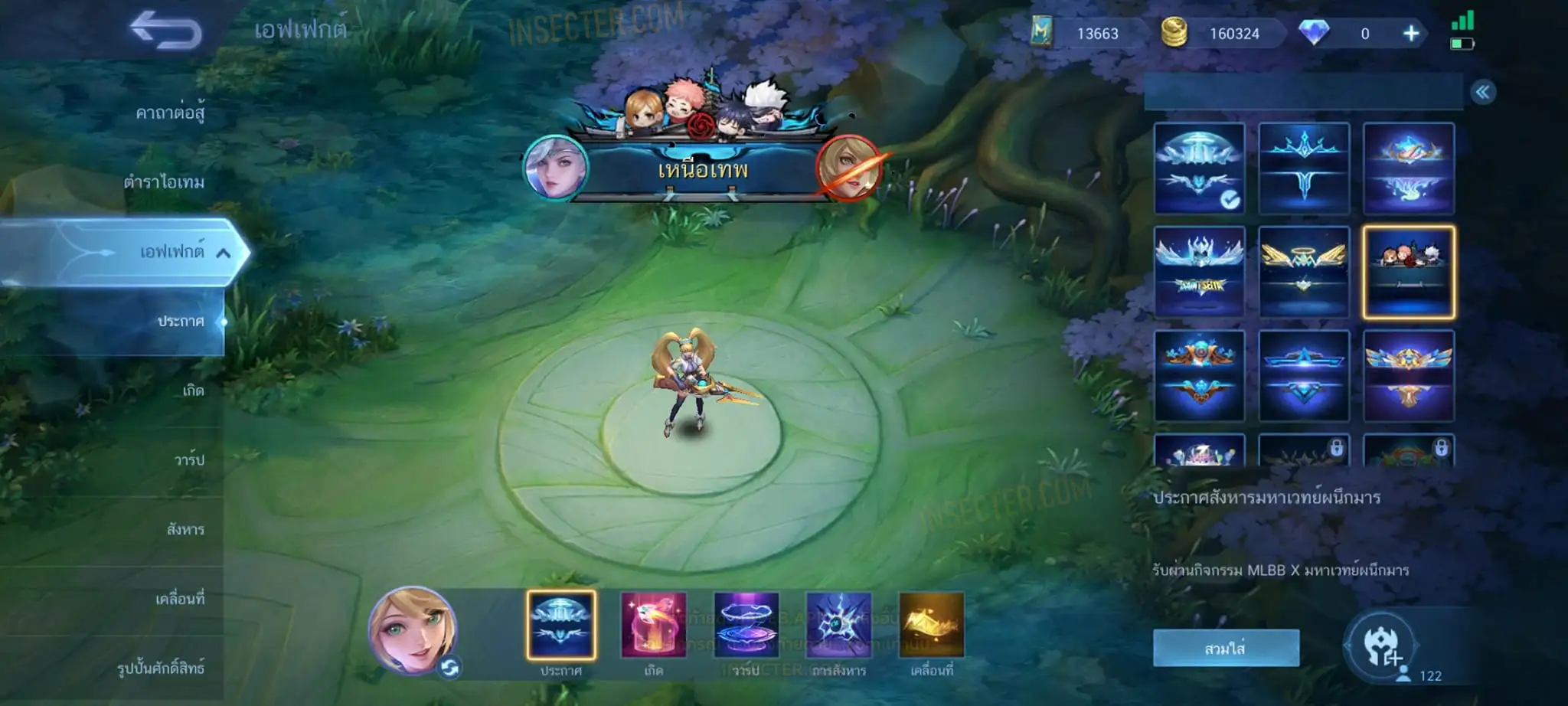Open the รูปปั้นศักดิ์สิทธิ์ sub-tab
Image resolution: width=1568 pixels, height=706 pixels.
[161, 668]
